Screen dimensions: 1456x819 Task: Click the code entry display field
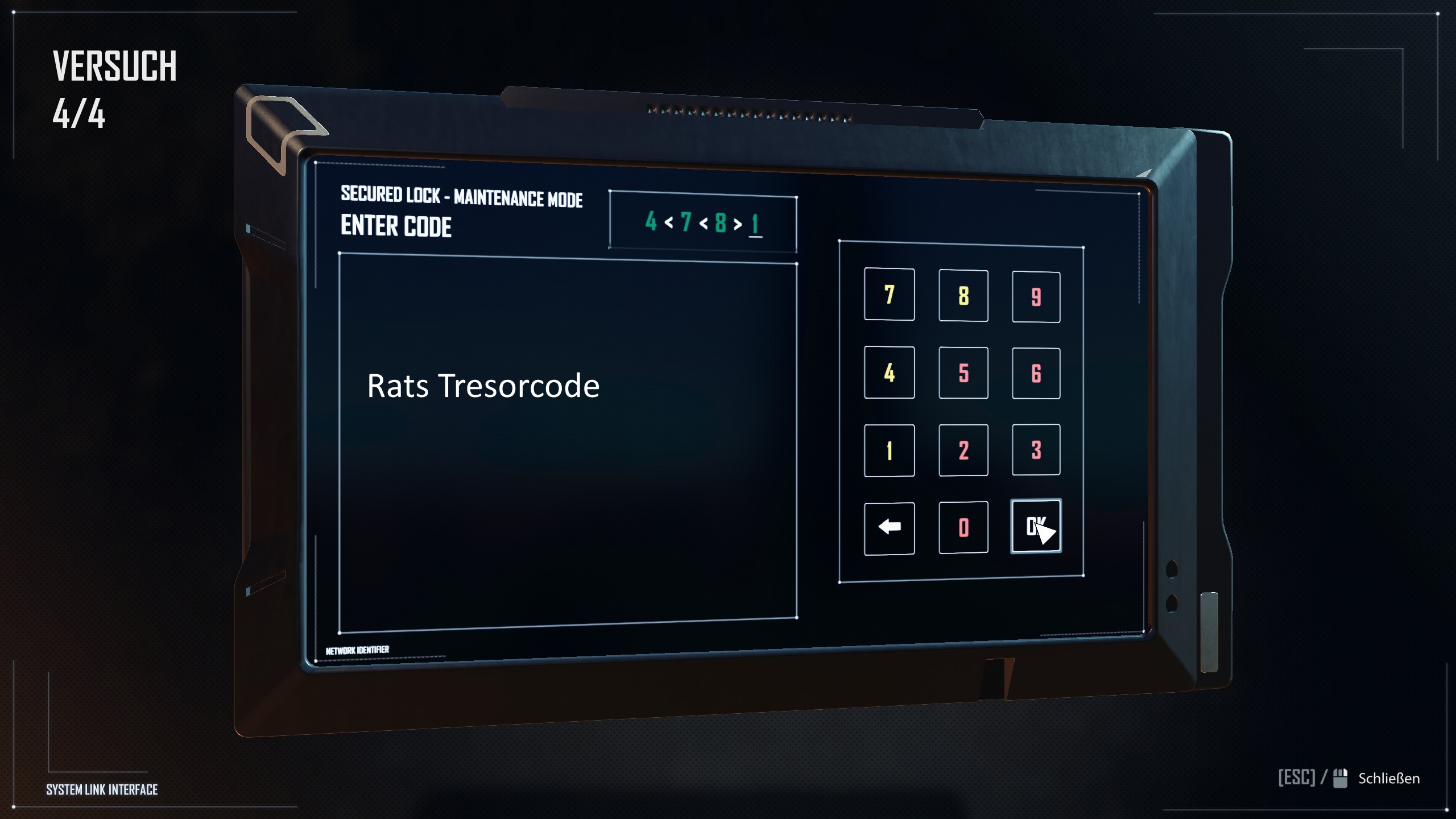tap(702, 222)
